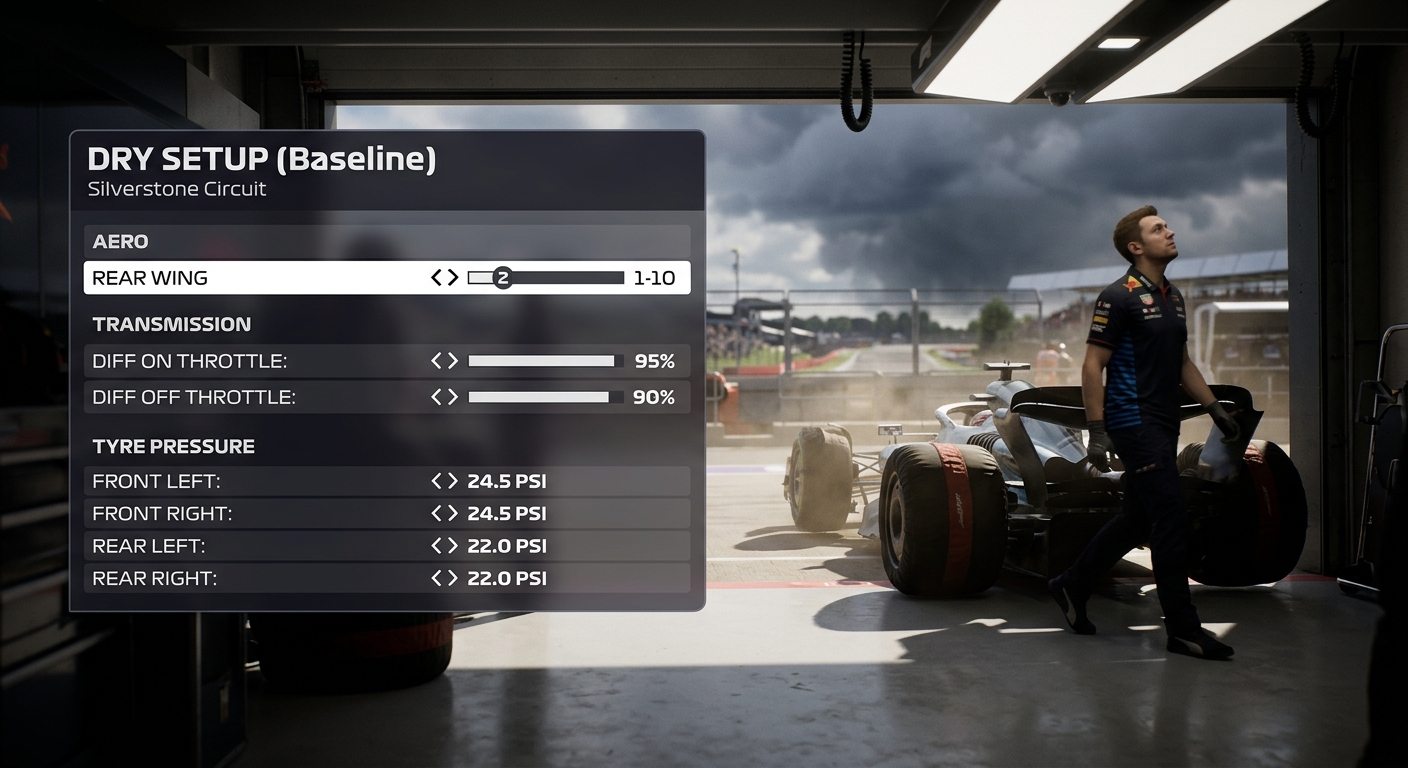Click the TYRE PRESSURE section header

click(x=172, y=446)
